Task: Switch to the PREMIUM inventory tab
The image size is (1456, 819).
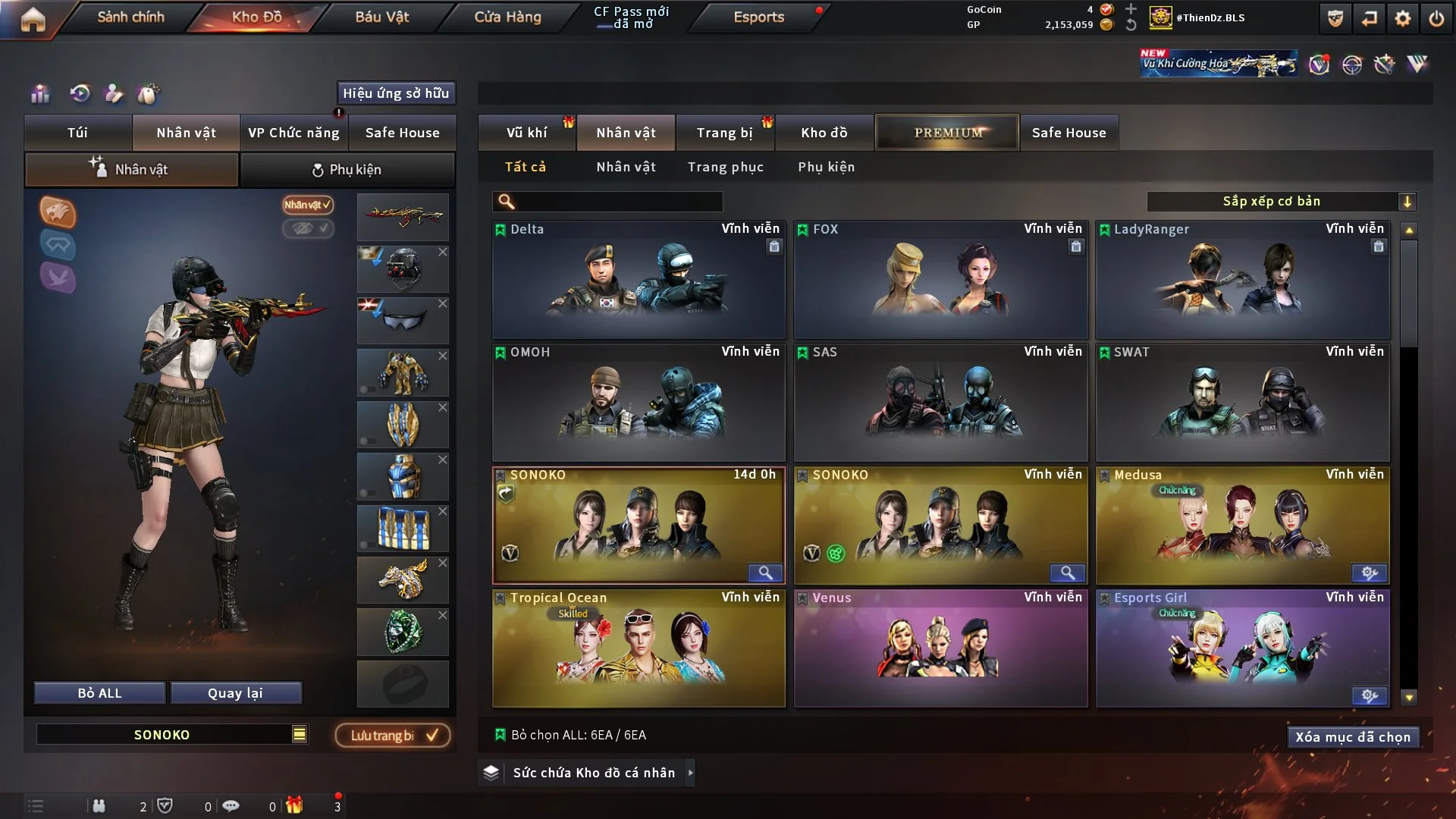Action: pos(947,133)
